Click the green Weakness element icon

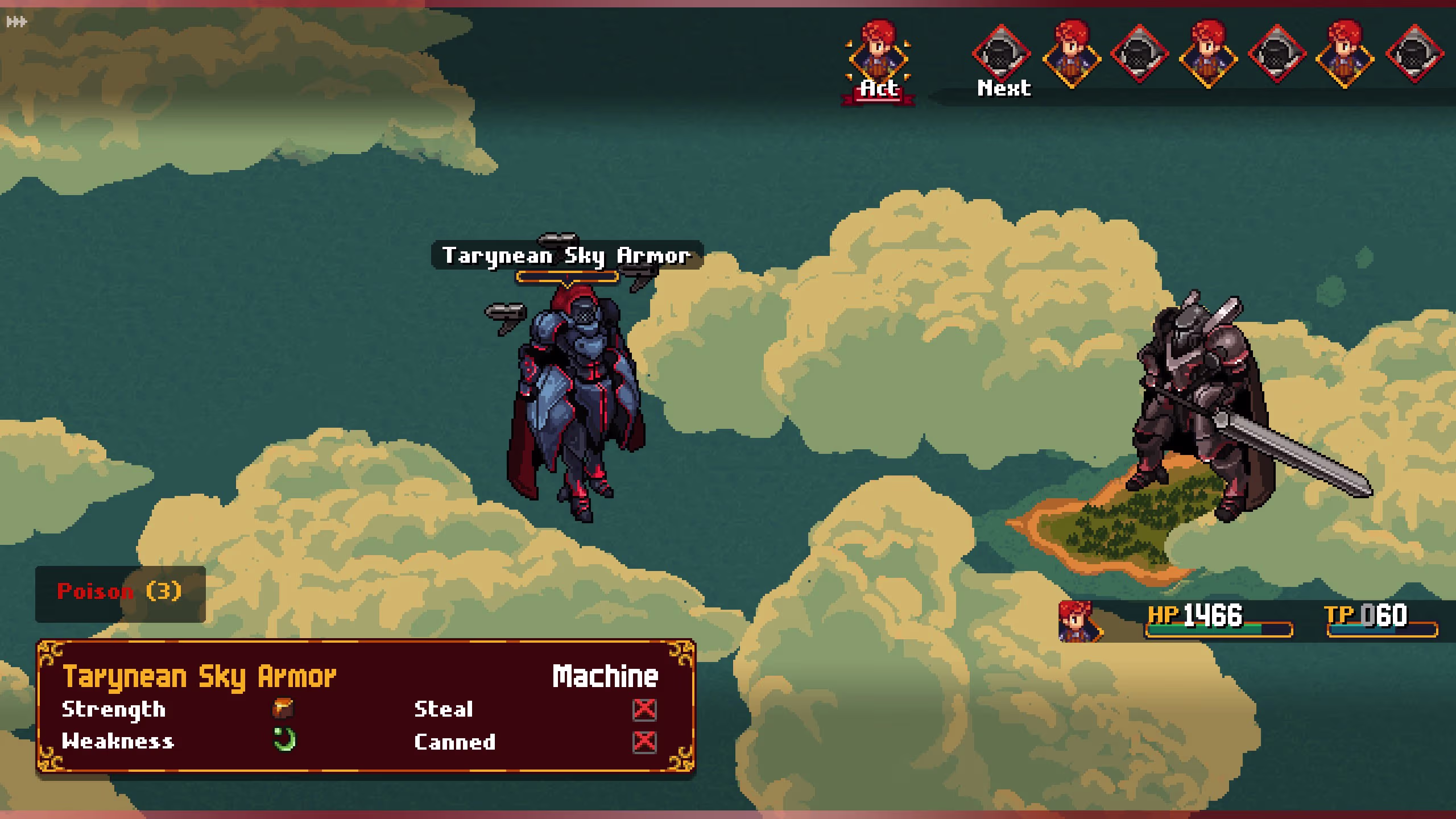(284, 740)
